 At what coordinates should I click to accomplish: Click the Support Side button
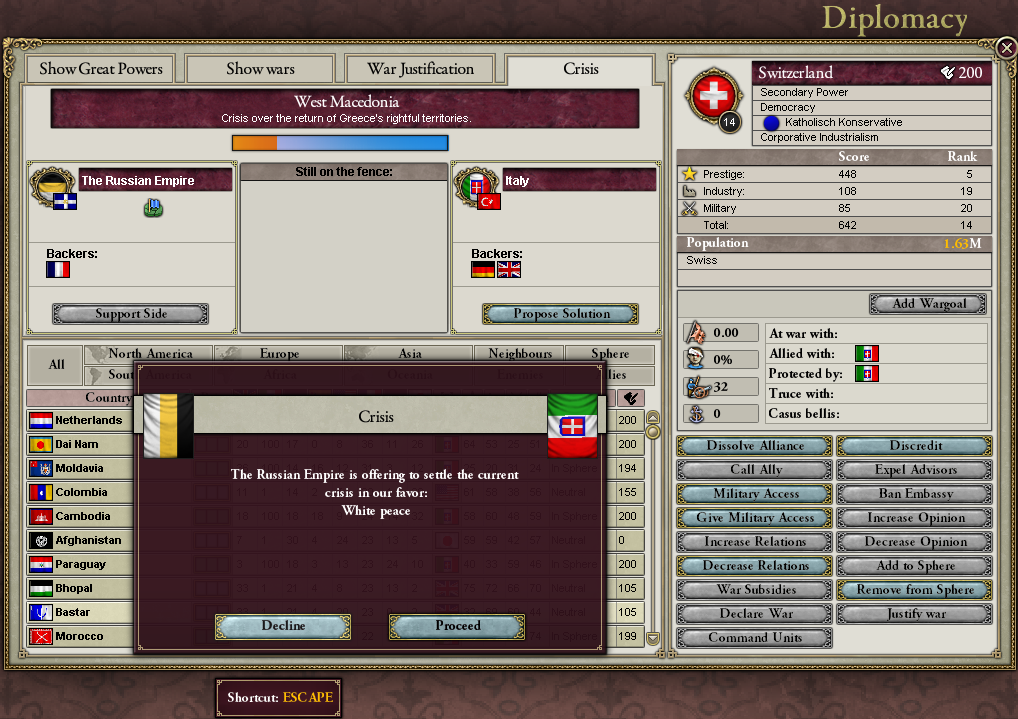(x=131, y=314)
